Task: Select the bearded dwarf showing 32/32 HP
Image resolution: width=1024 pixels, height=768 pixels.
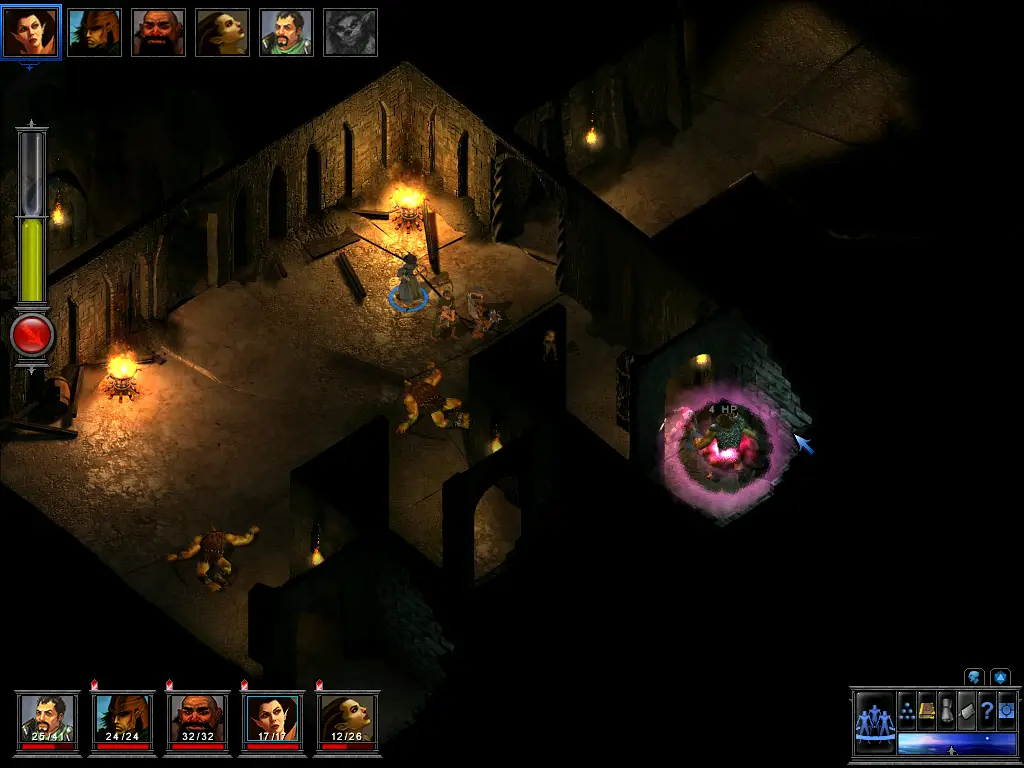Action: 198,718
